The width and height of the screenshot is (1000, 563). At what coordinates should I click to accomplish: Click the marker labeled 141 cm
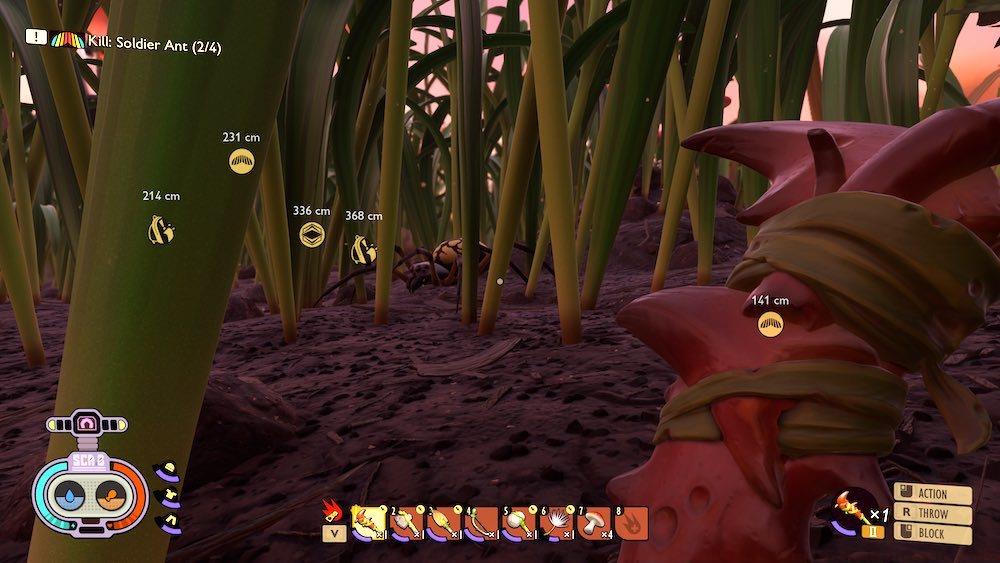point(770,324)
